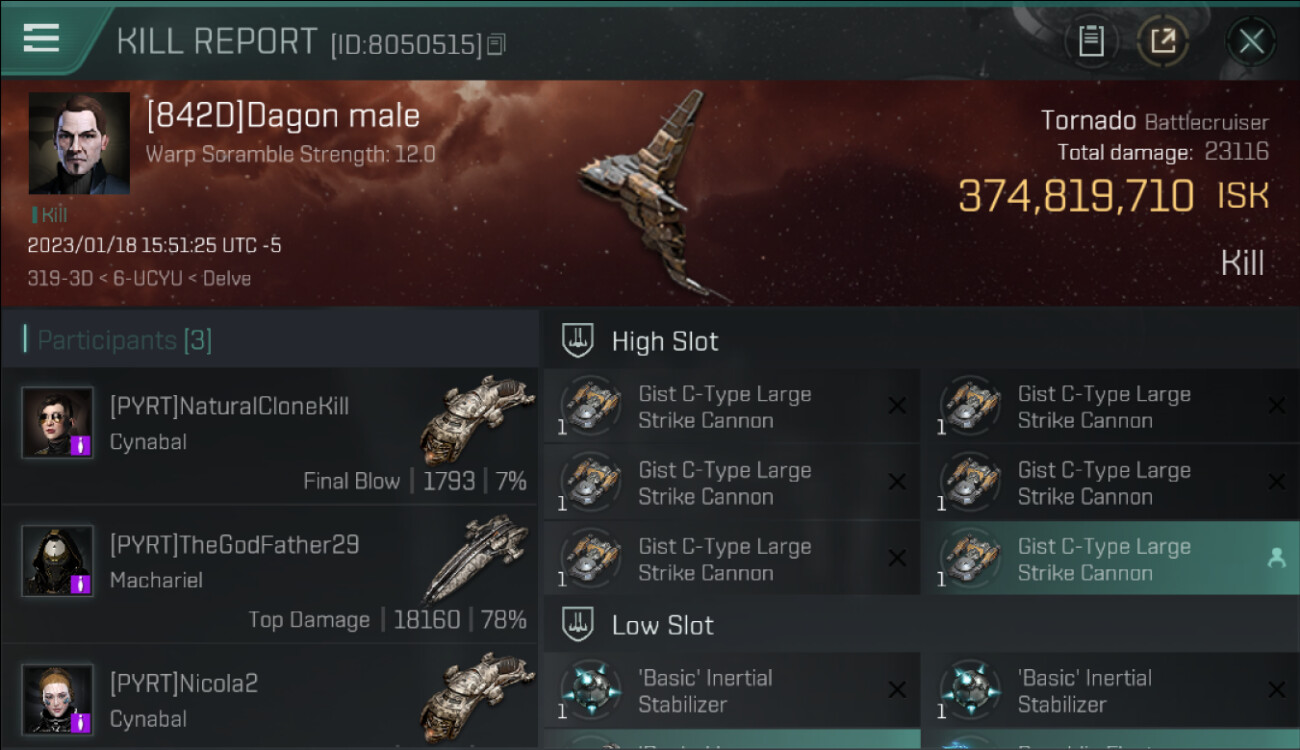Close the kill report window

1251,41
